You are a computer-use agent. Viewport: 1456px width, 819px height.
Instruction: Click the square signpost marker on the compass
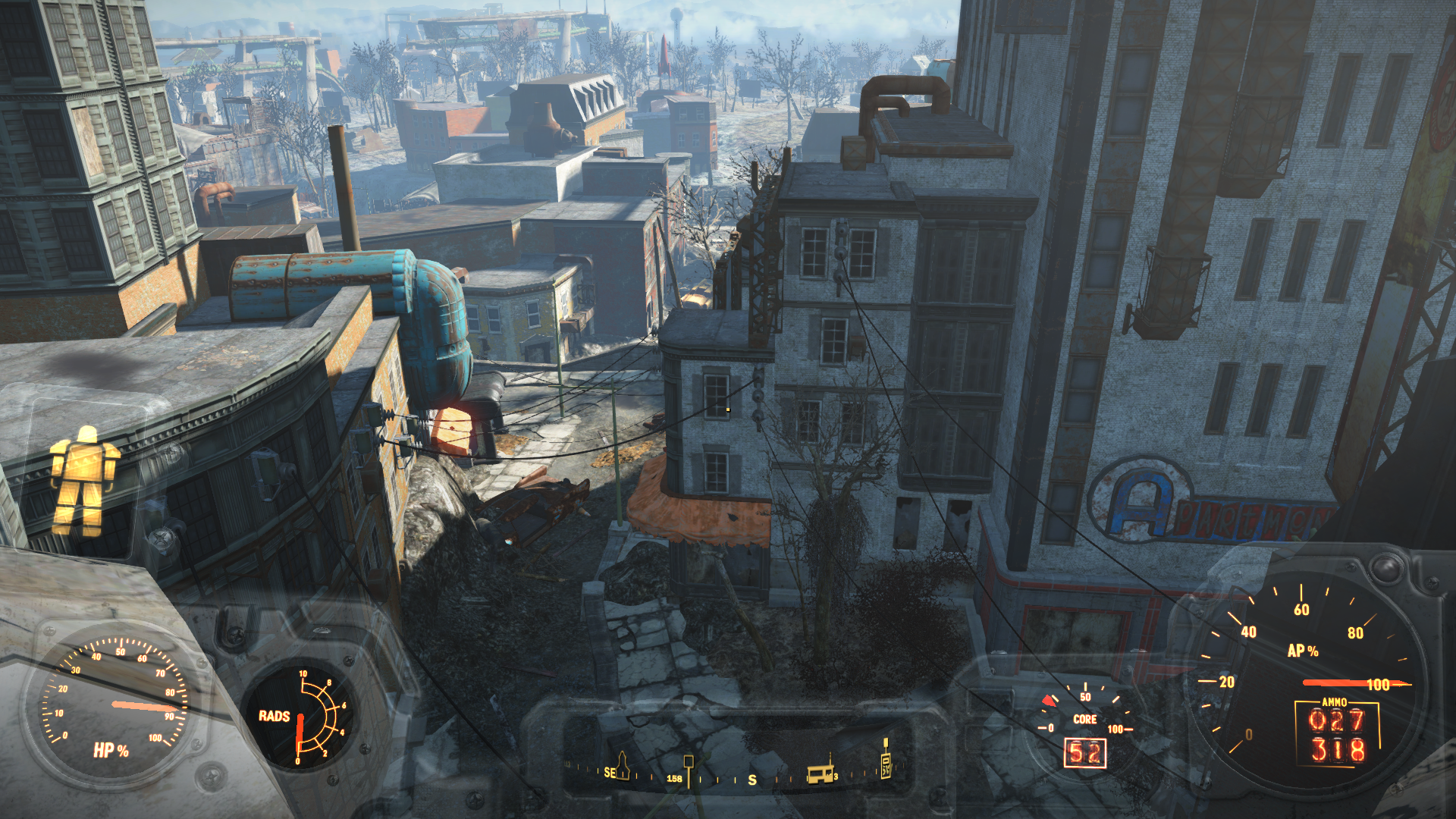click(x=689, y=766)
